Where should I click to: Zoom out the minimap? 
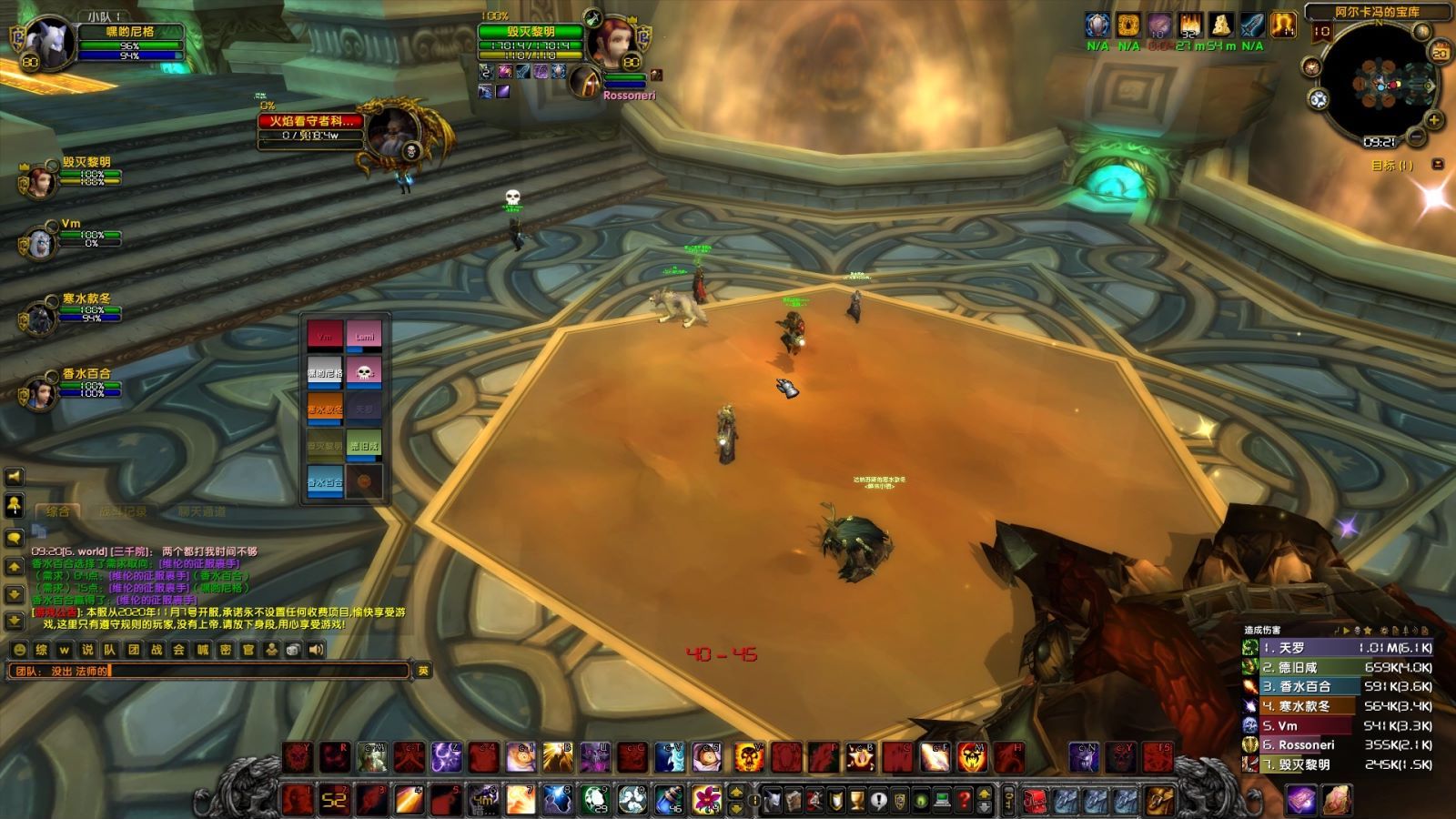pyautogui.click(x=1416, y=137)
